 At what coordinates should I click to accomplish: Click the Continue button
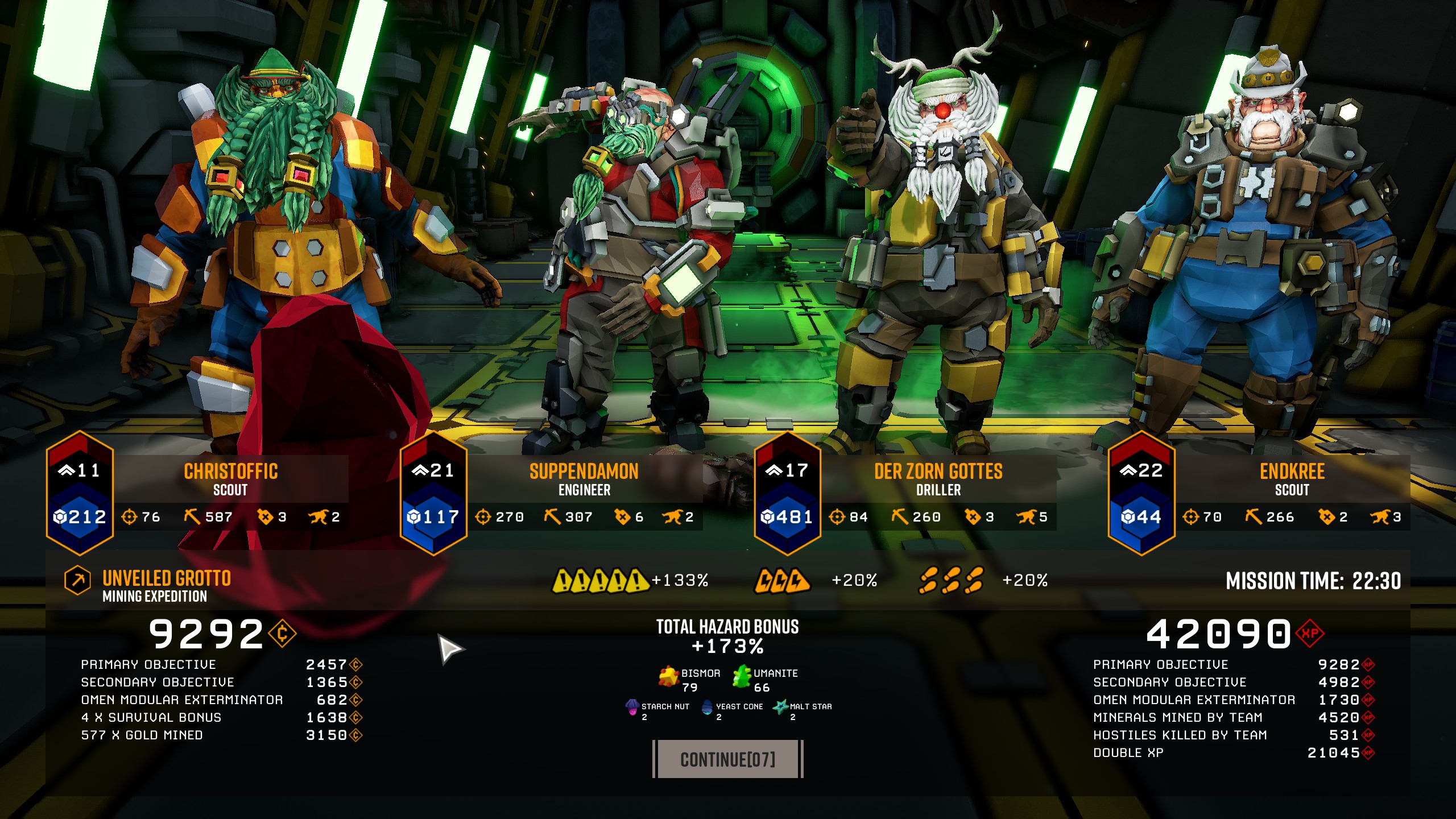727,759
